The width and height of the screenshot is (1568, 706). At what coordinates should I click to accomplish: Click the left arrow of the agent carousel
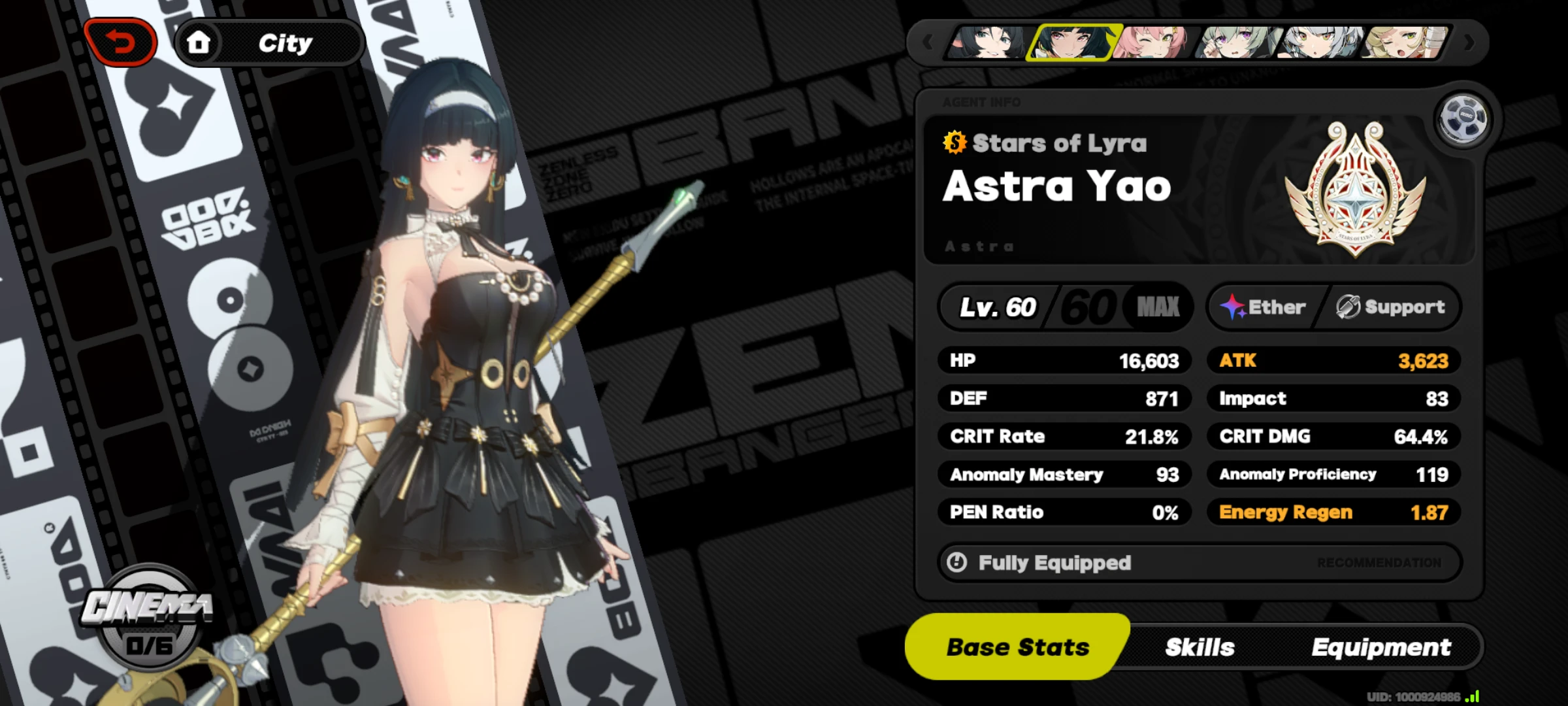click(x=928, y=41)
